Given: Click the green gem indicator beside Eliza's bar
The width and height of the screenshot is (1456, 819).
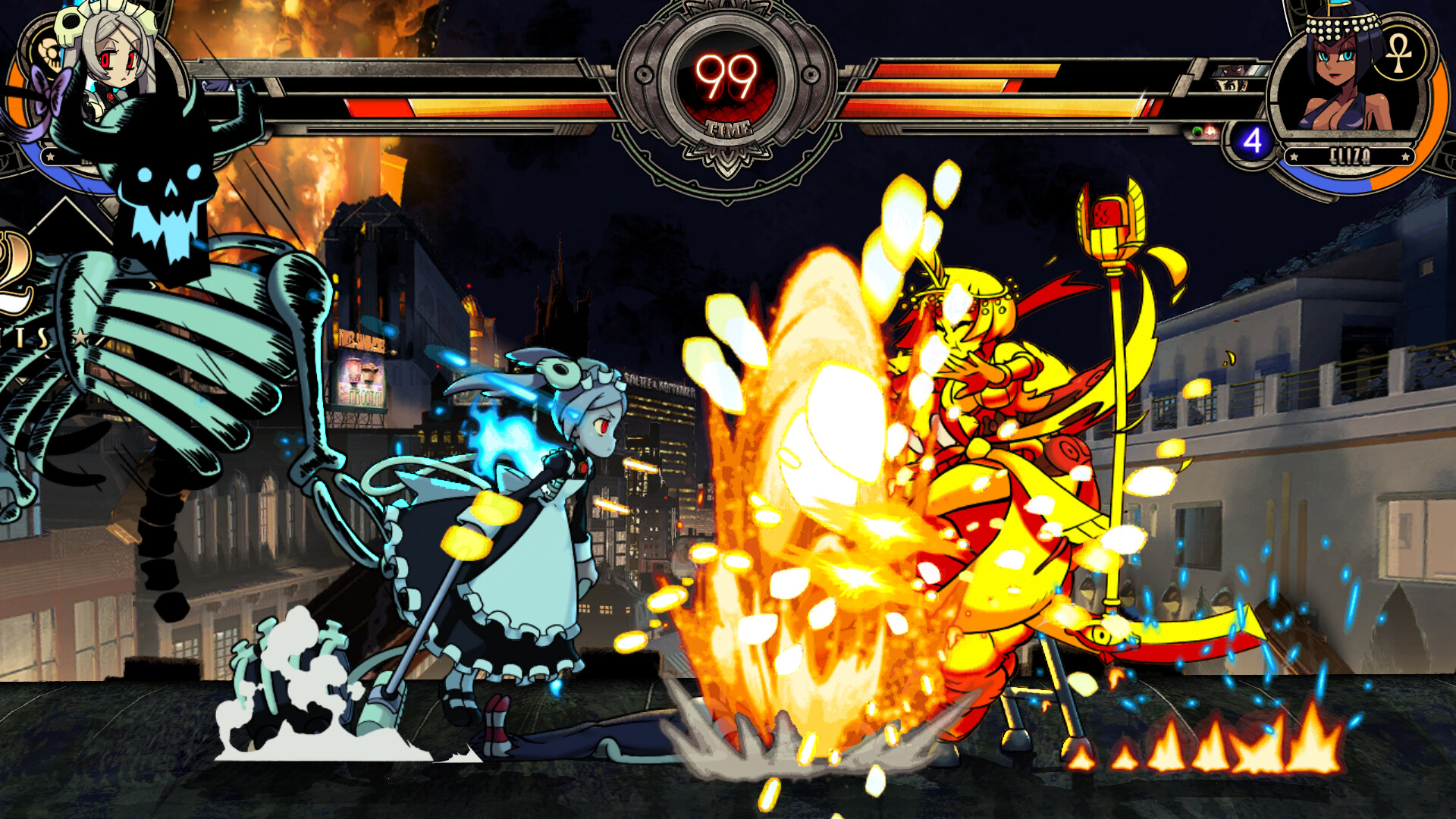Looking at the screenshot, I should [1198, 130].
